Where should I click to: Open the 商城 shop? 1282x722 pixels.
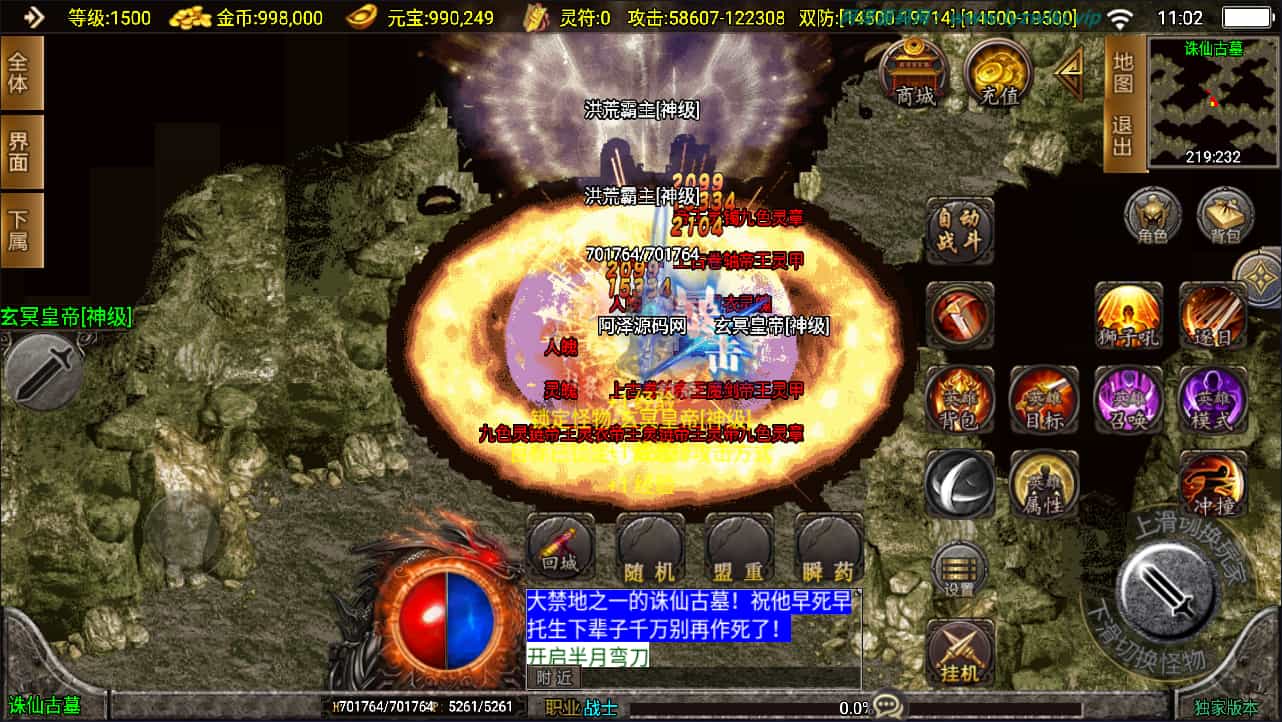coord(915,73)
